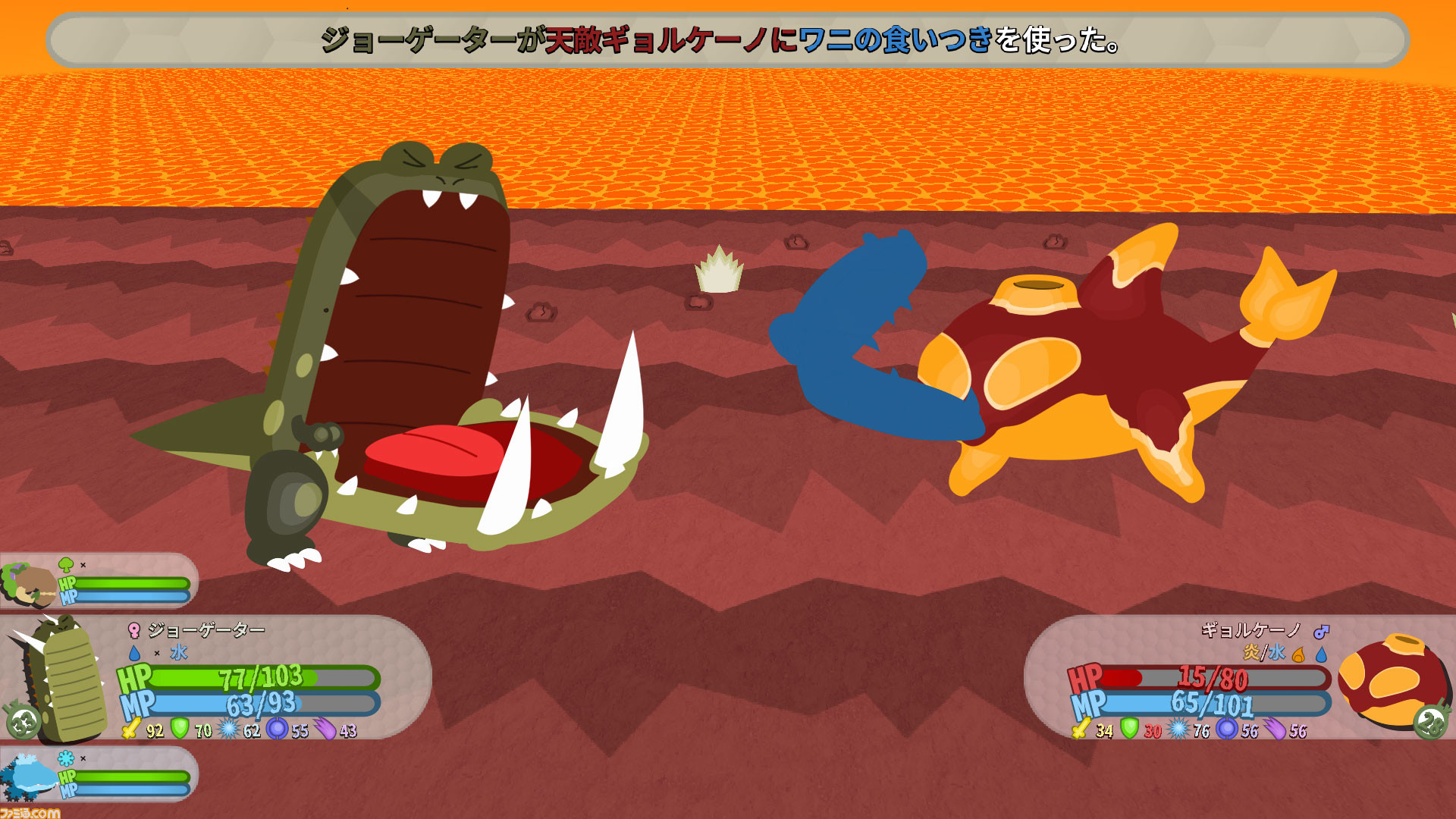Click the female gender symbol beside ジョーゲーター's name

pos(135,630)
